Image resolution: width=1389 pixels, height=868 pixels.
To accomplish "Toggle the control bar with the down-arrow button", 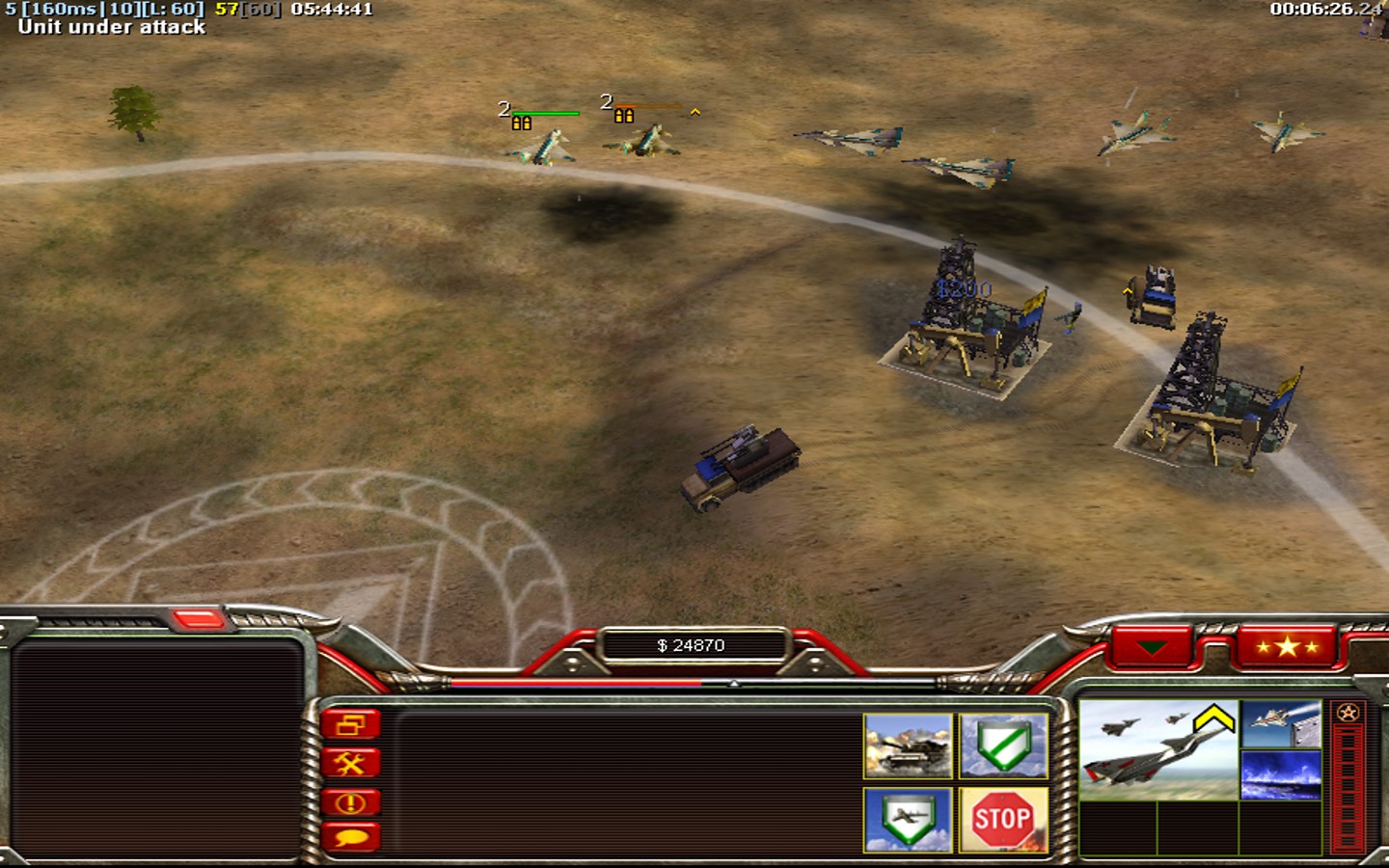I will tap(1152, 646).
